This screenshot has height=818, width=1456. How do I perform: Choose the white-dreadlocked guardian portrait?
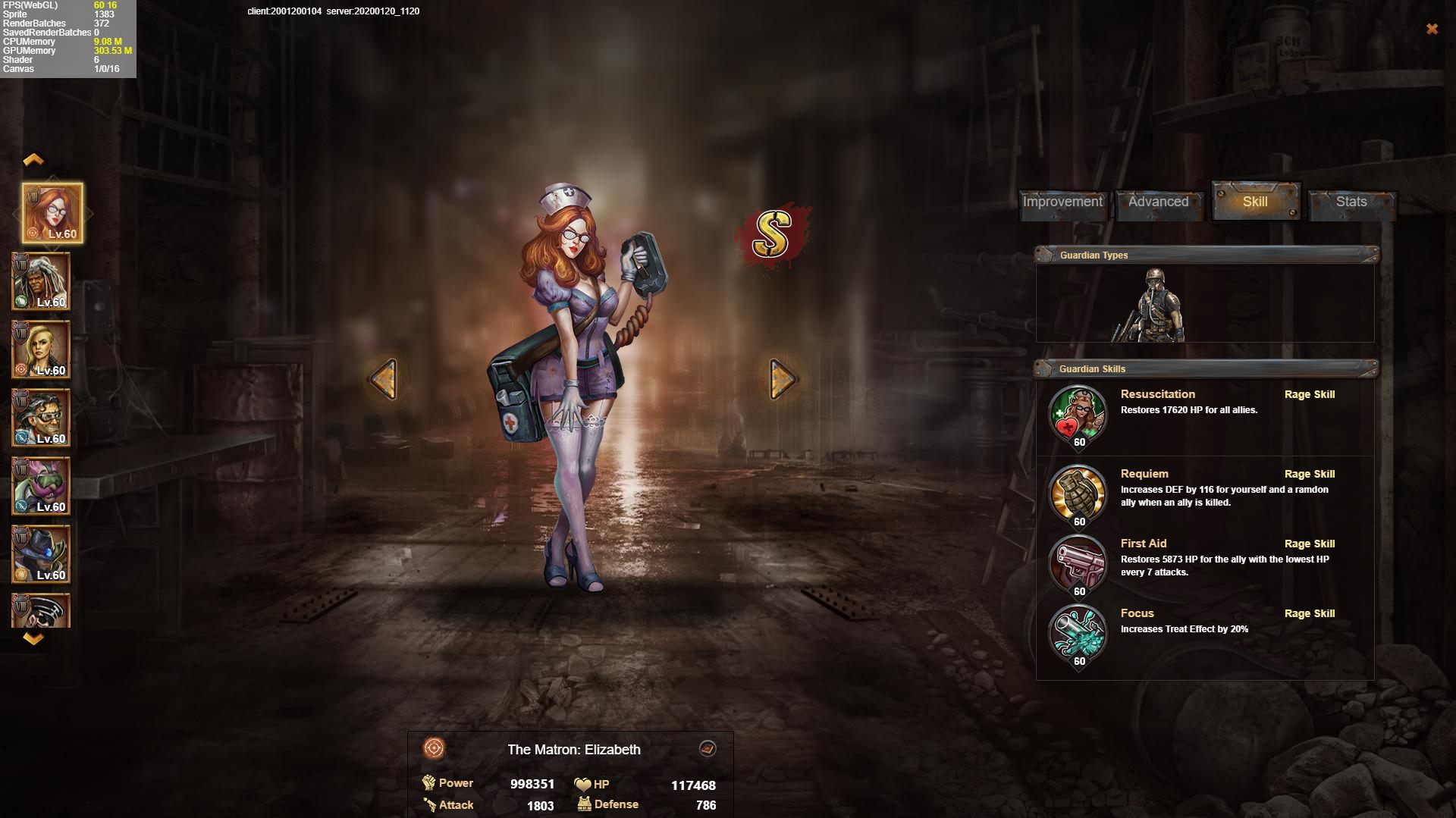[x=41, y=281]
